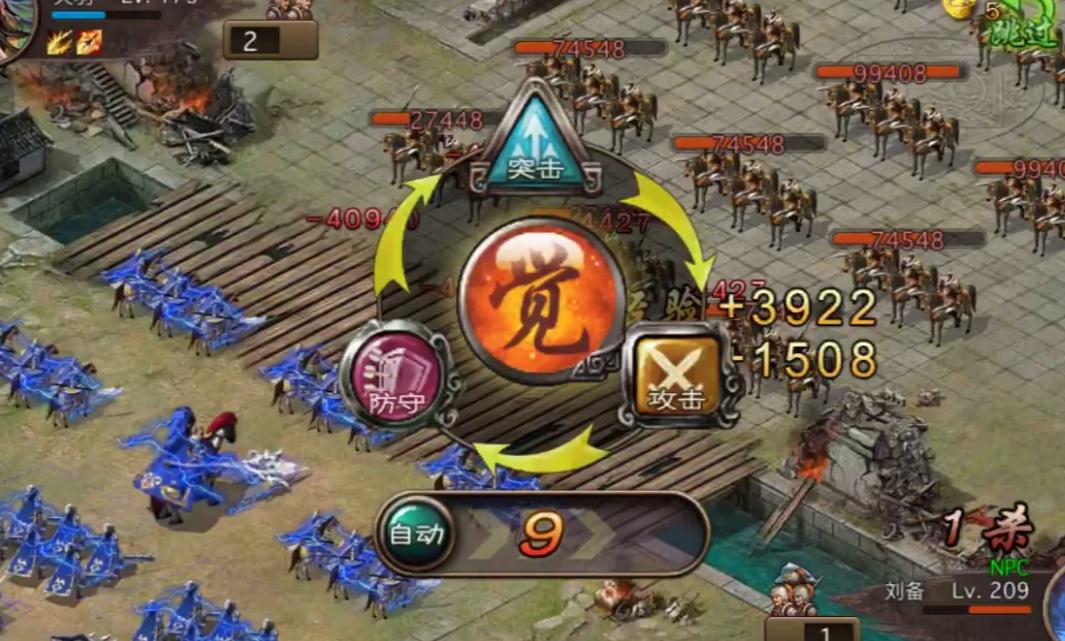This screenshot has height=641, width=1065.
Task: Toggle the 自动 auto-battle button
Action: tap(415, 535)
